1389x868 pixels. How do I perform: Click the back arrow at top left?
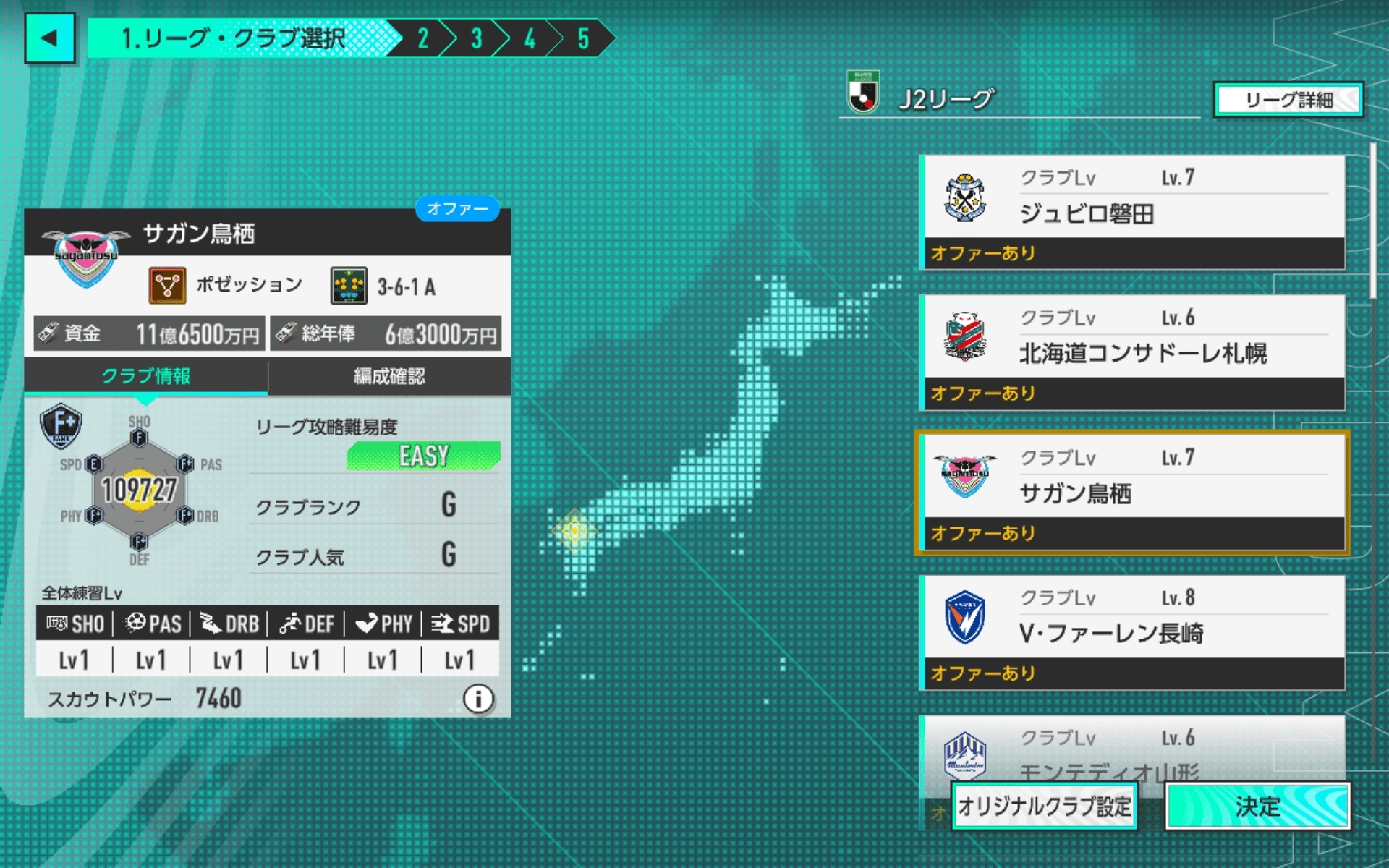pyautogui.click(x=50, y=37)
